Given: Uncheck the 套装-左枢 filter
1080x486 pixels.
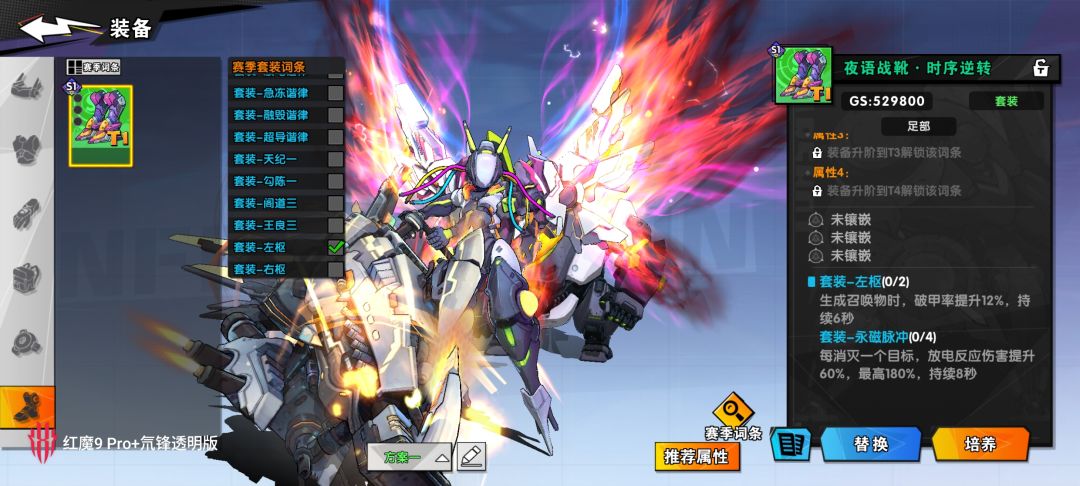Looking at the screenshot, I should [335, 247].
